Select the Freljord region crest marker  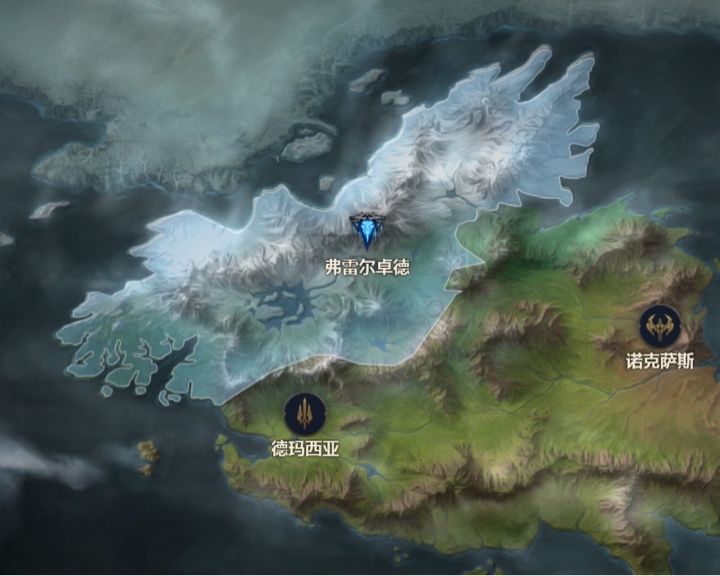point(366,233)
